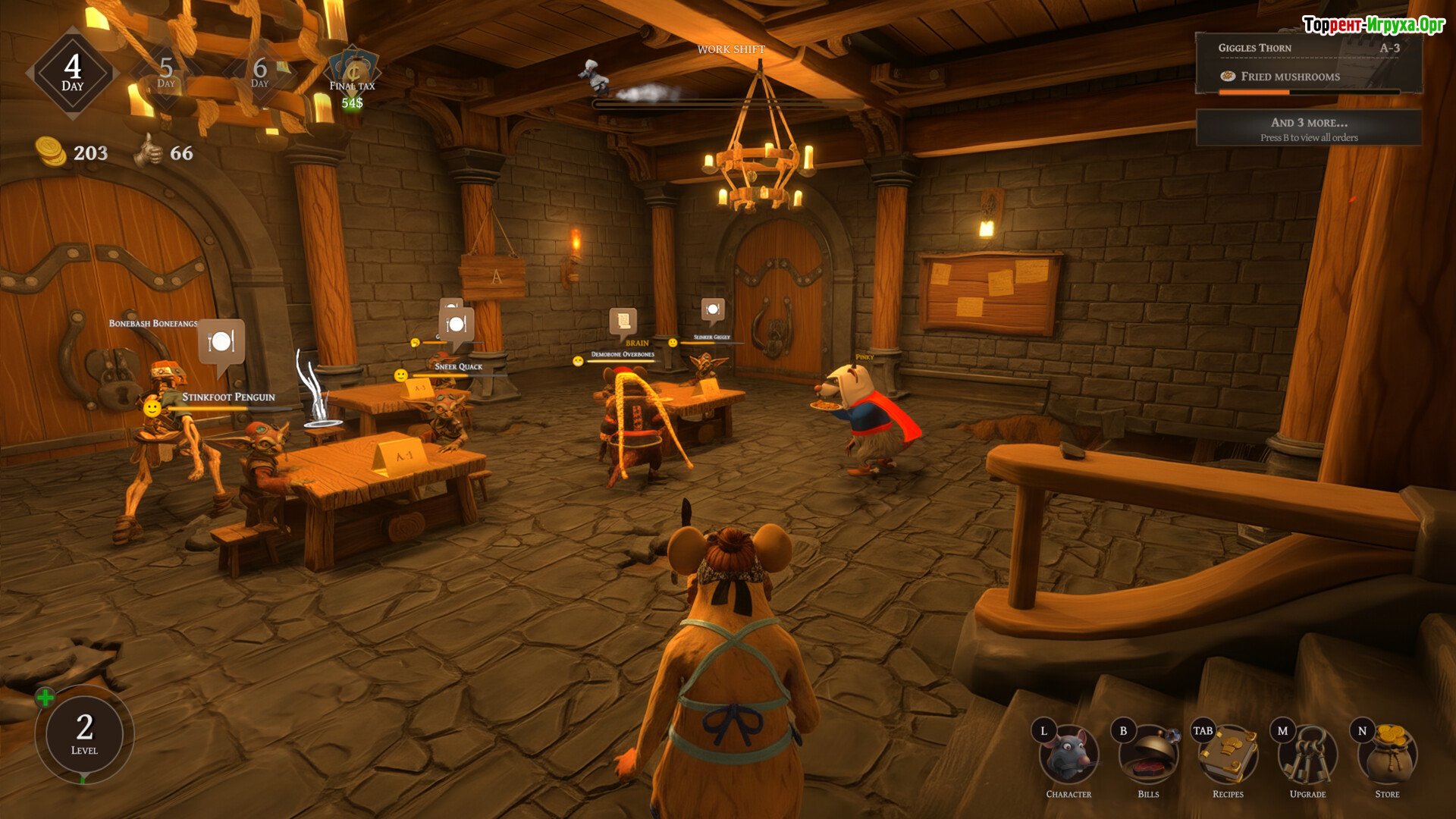Open the Upgrade keys menu
The height and width of the screenshot is (819, 1456).
(1307, 755)
